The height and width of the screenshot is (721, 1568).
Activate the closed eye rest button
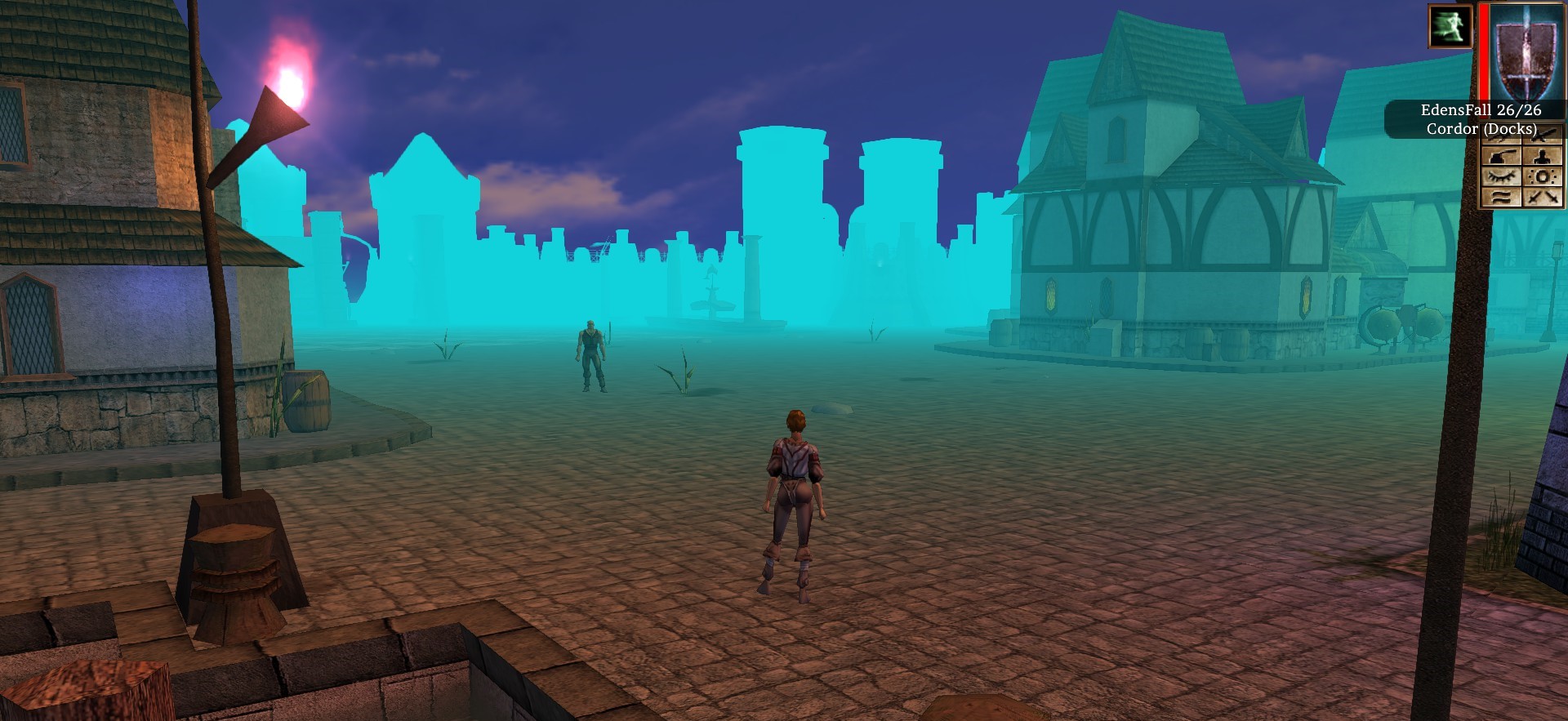click(1503, 177)
